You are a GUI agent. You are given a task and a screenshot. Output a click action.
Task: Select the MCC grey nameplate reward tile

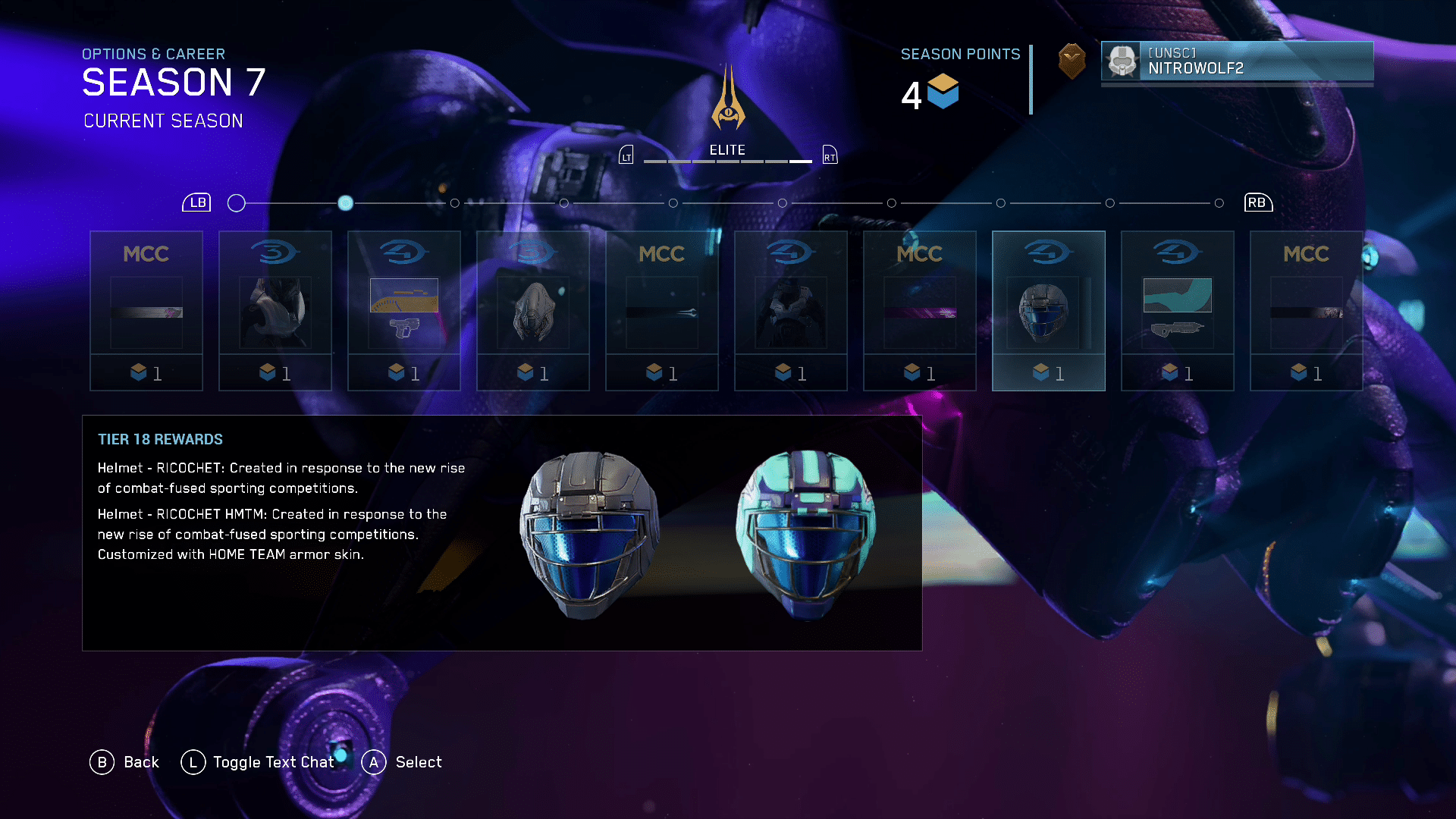click(146, 310)
